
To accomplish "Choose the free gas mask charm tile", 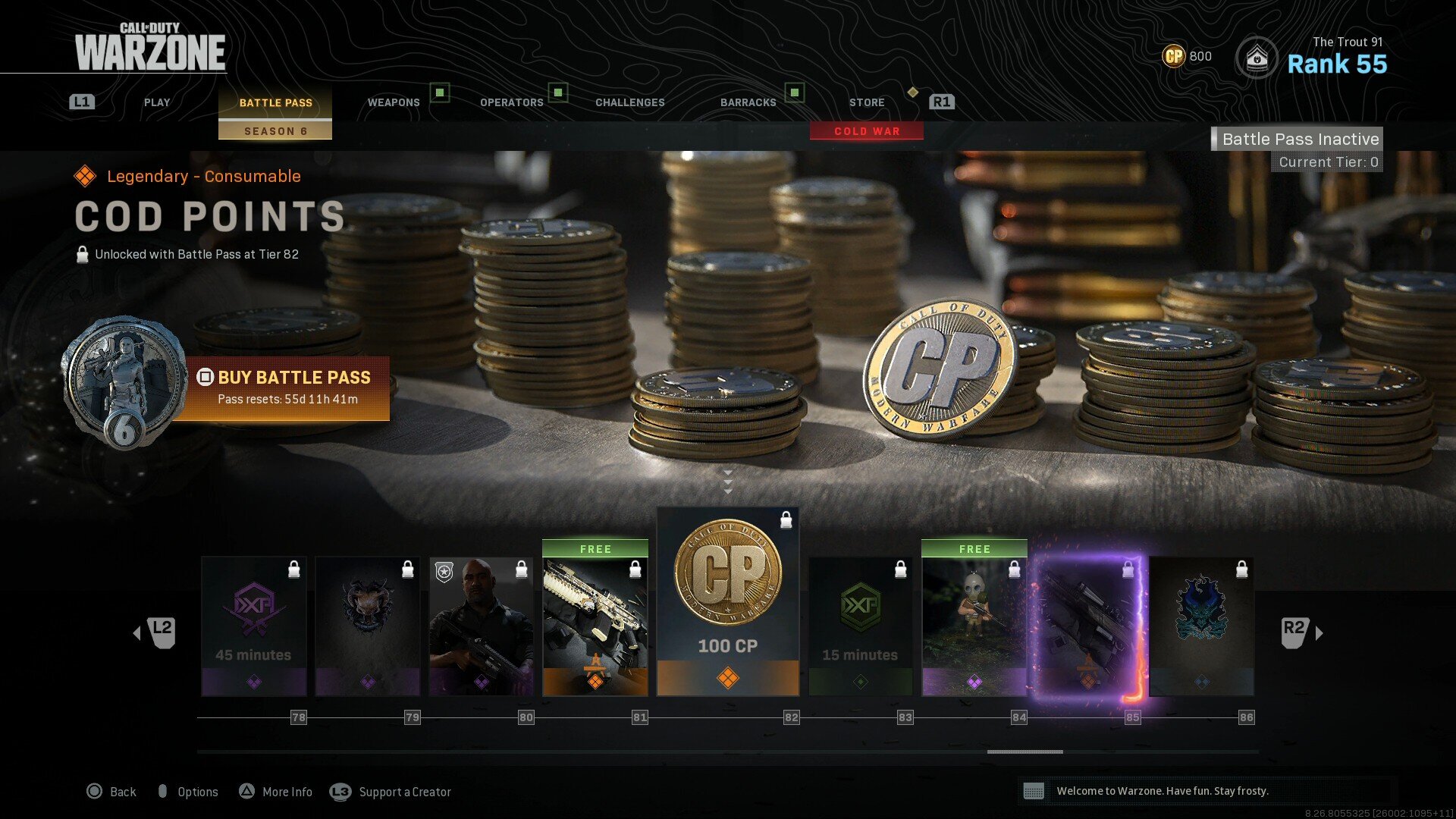I will point(974,619).
